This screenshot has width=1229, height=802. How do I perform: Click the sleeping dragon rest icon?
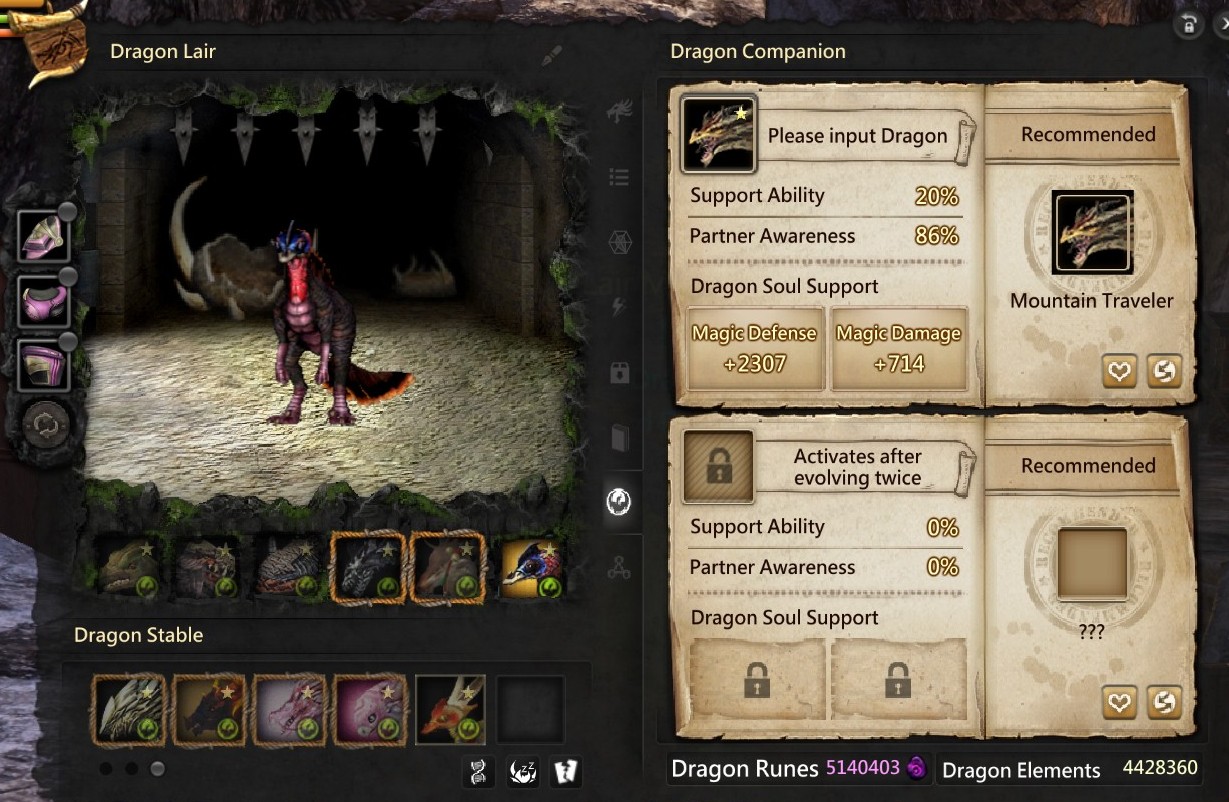tap(523, 771)
